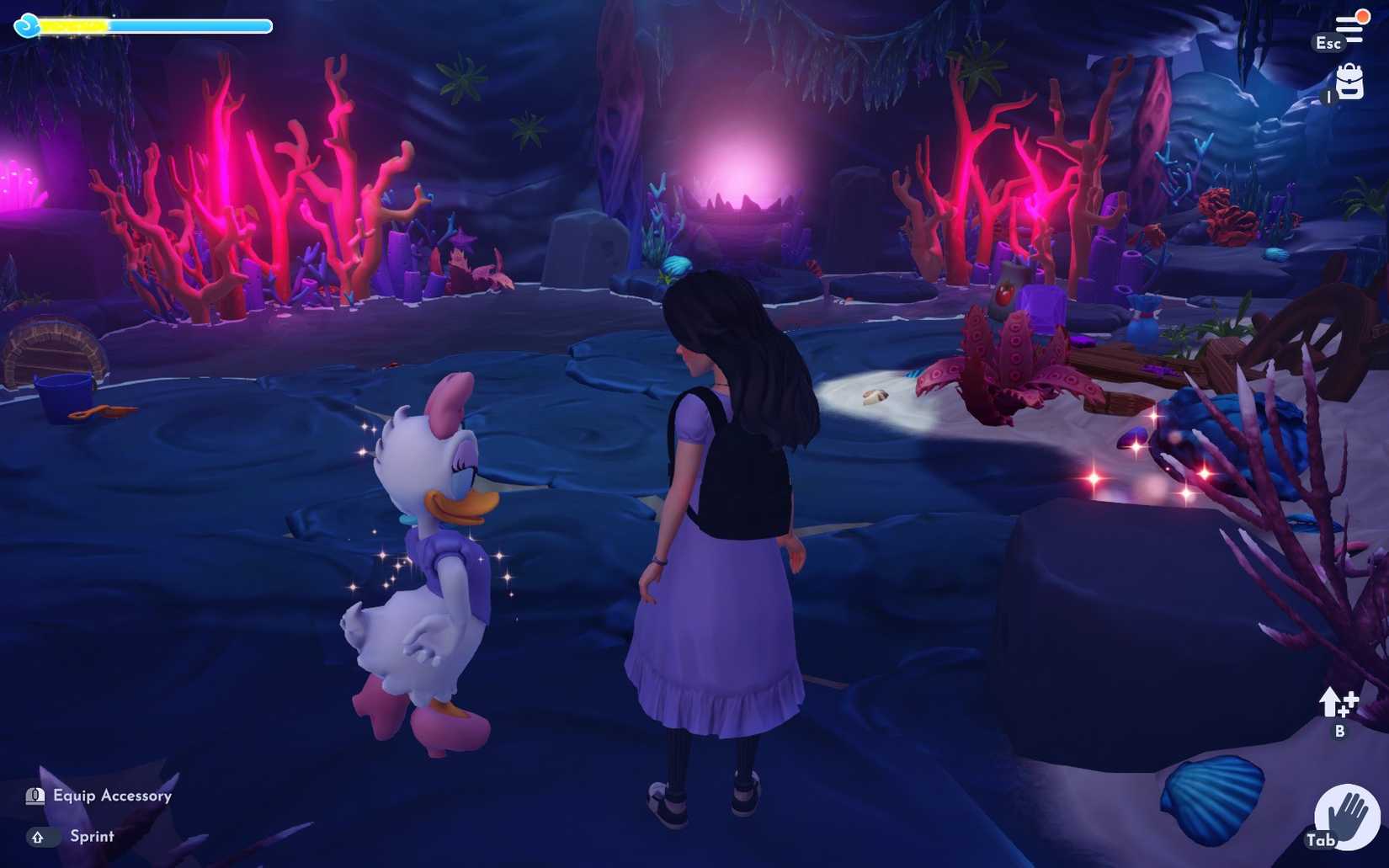Screen dimensions: 1389x868
Task: Click the red octopus plant on the sand
Action: point(1010,362)
